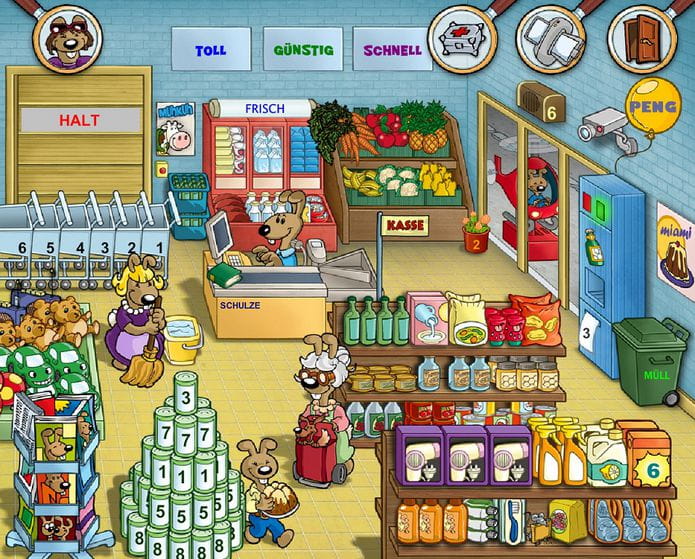This screenshot has width=695, height=559.
Task: Open the first aid kit help icon
Action: click(x=462, y=38)
